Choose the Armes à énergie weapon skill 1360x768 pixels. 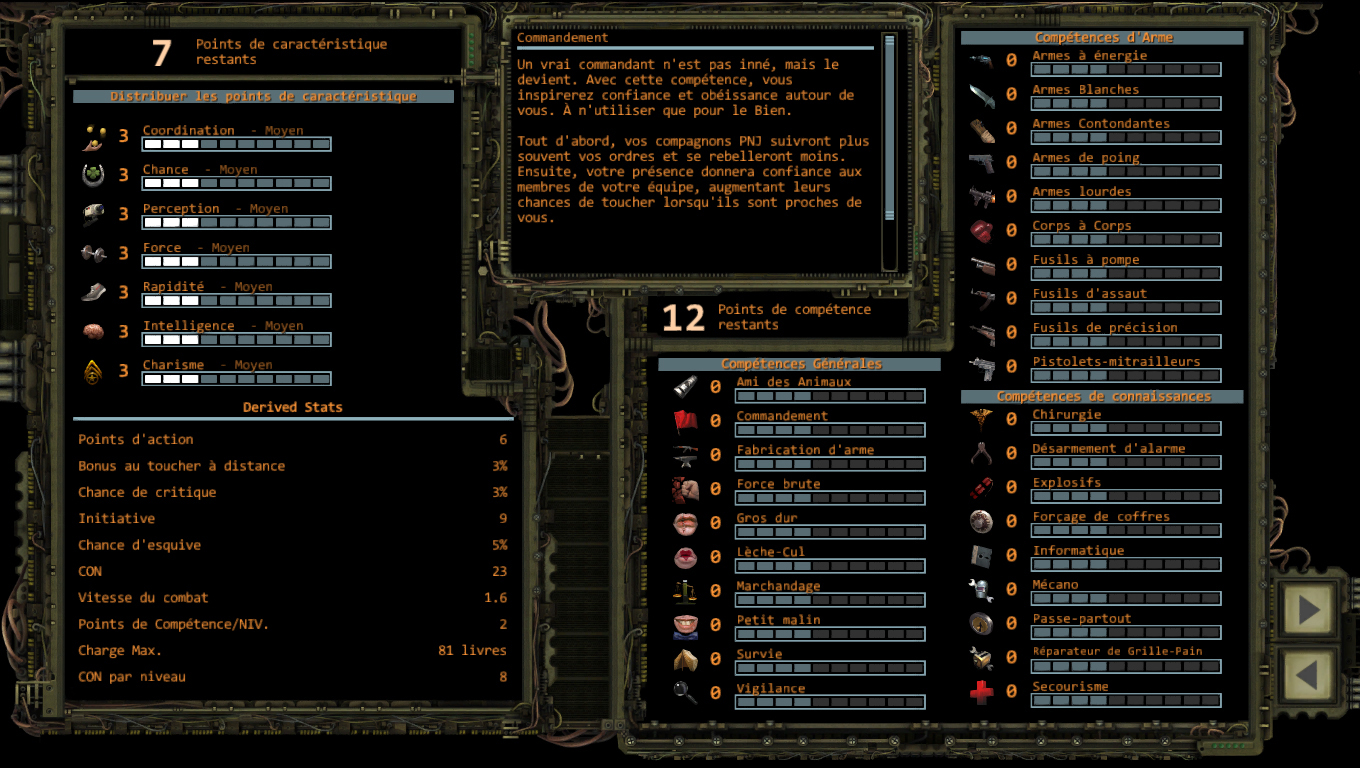click(x=1089, y=56)
